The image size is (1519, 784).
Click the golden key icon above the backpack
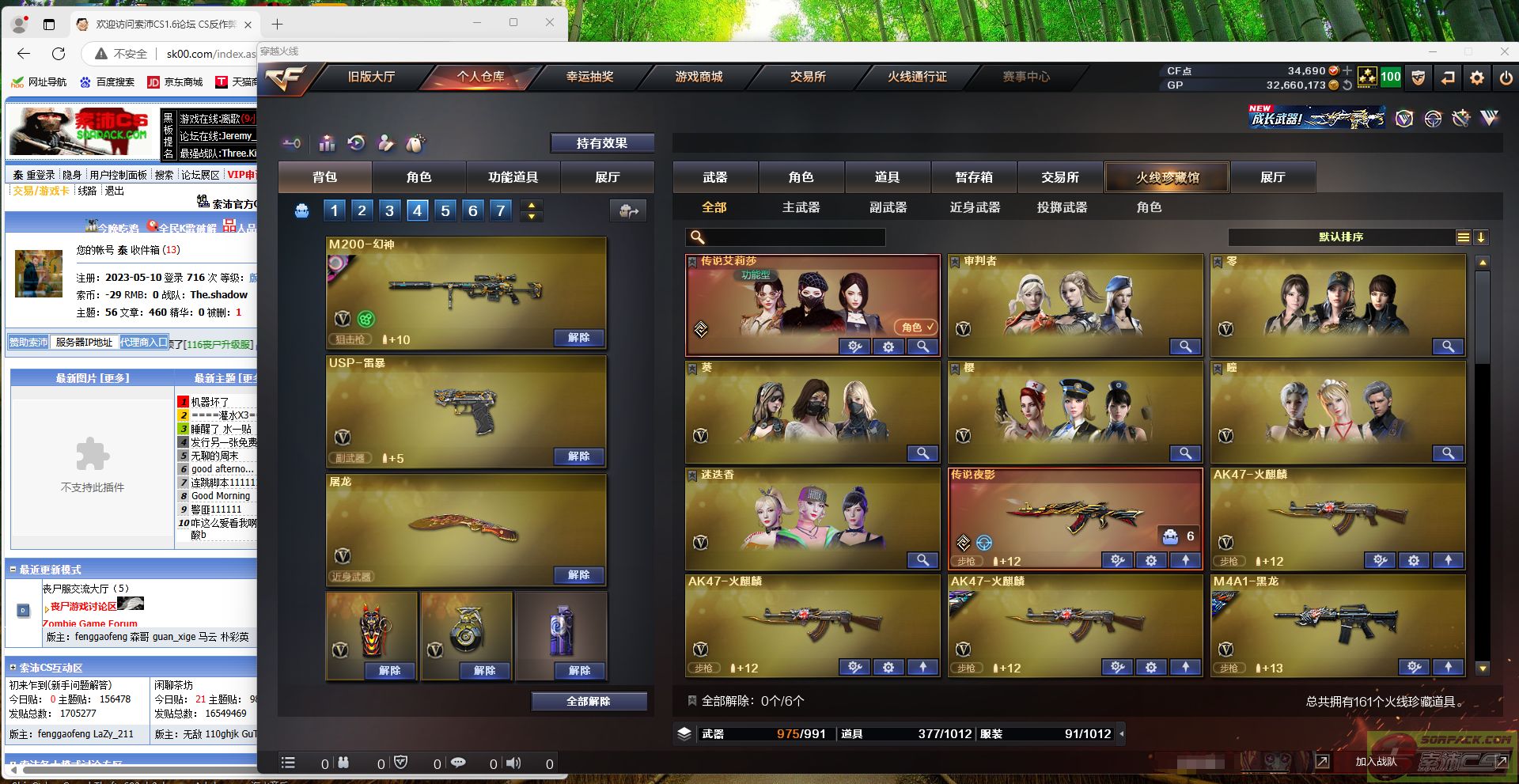292,143
